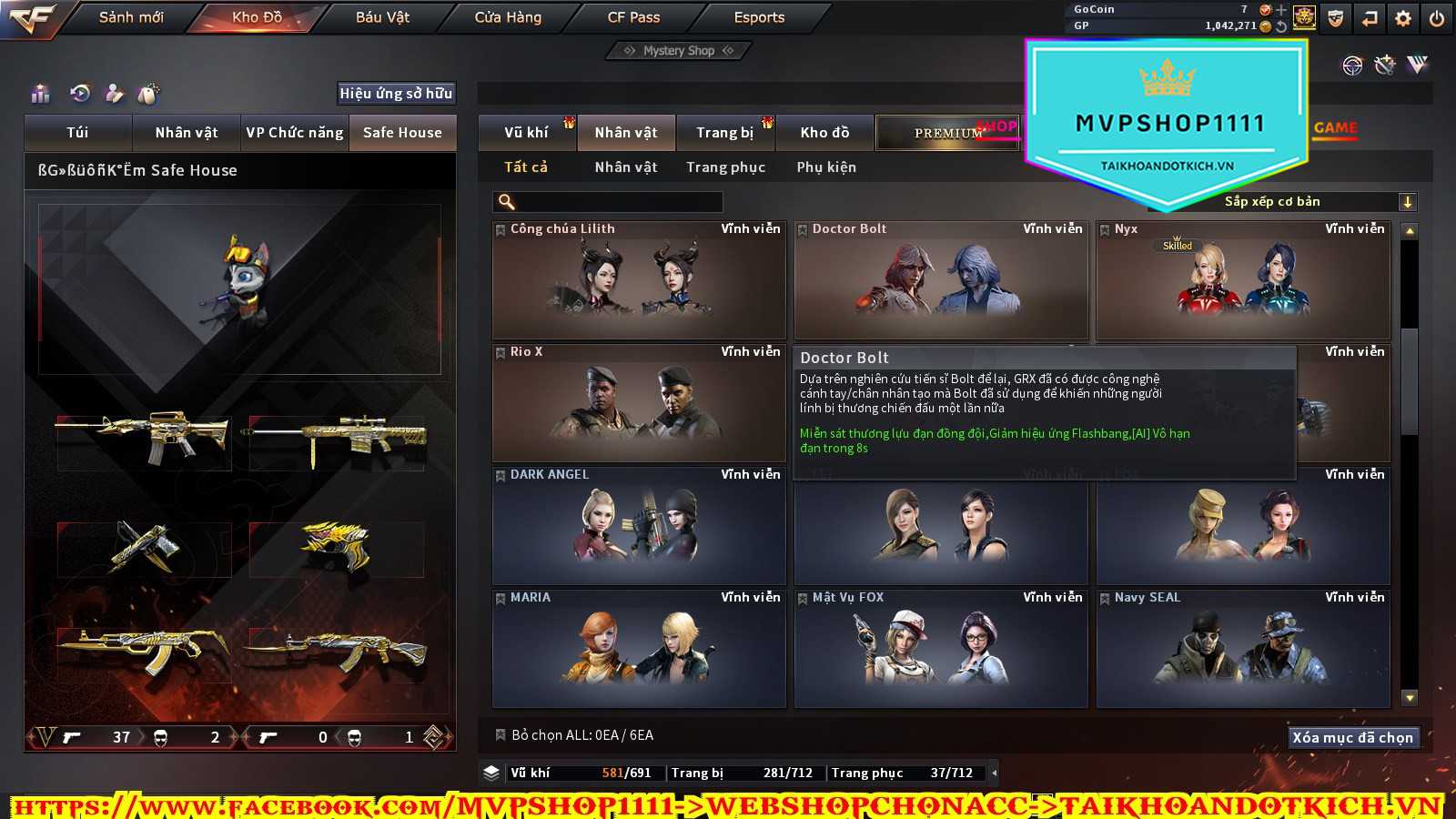Select the VP Chức năng tab
The width and height of the screenshot is (1456, 819).
tap(295, 133)
